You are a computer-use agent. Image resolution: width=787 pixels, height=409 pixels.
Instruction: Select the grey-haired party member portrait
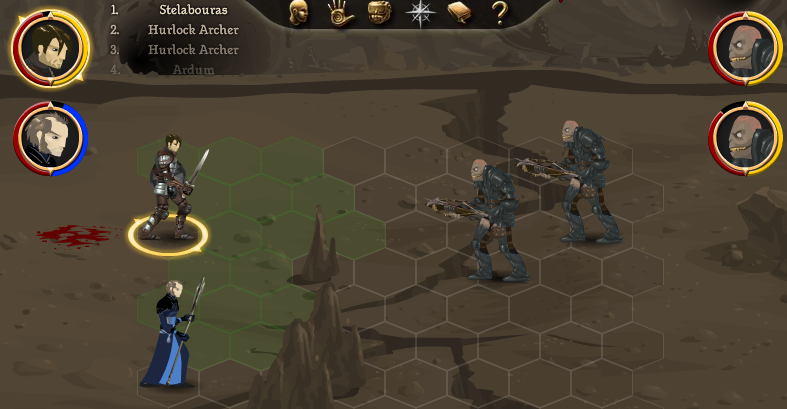pyautogui.click(x=50, y=139)
